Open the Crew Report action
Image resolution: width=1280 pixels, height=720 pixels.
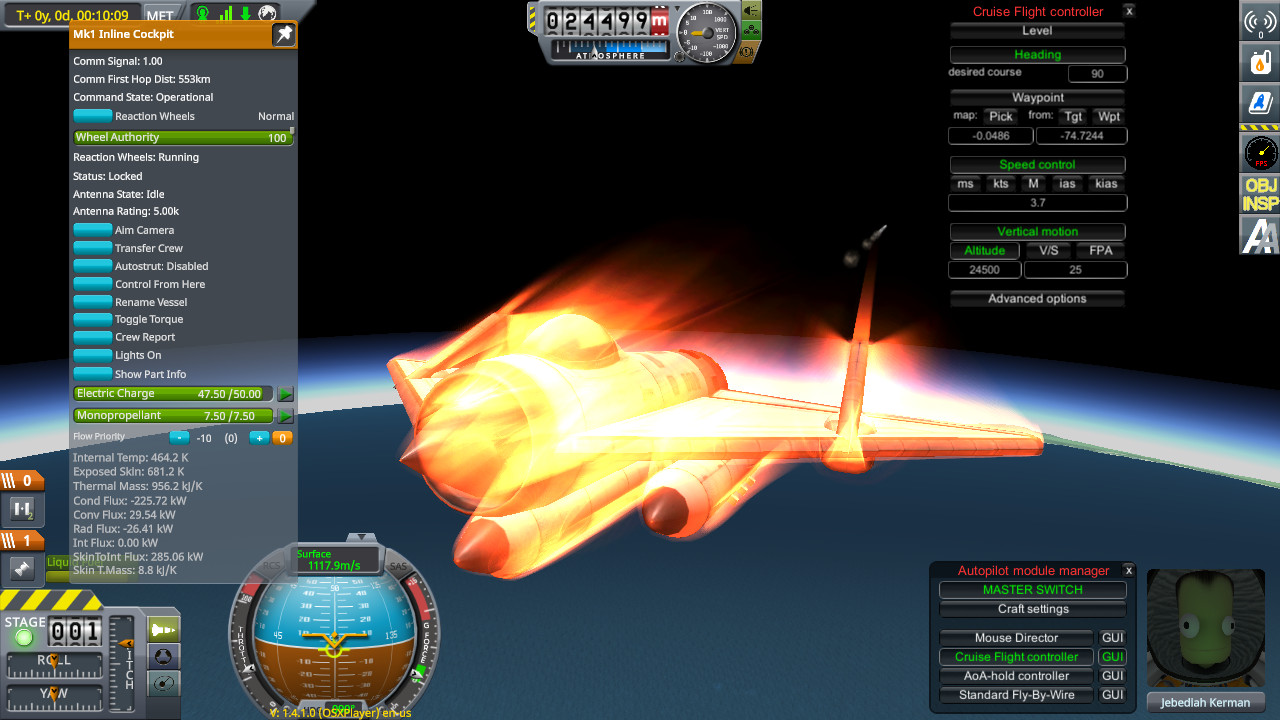[x=93, y=337]
